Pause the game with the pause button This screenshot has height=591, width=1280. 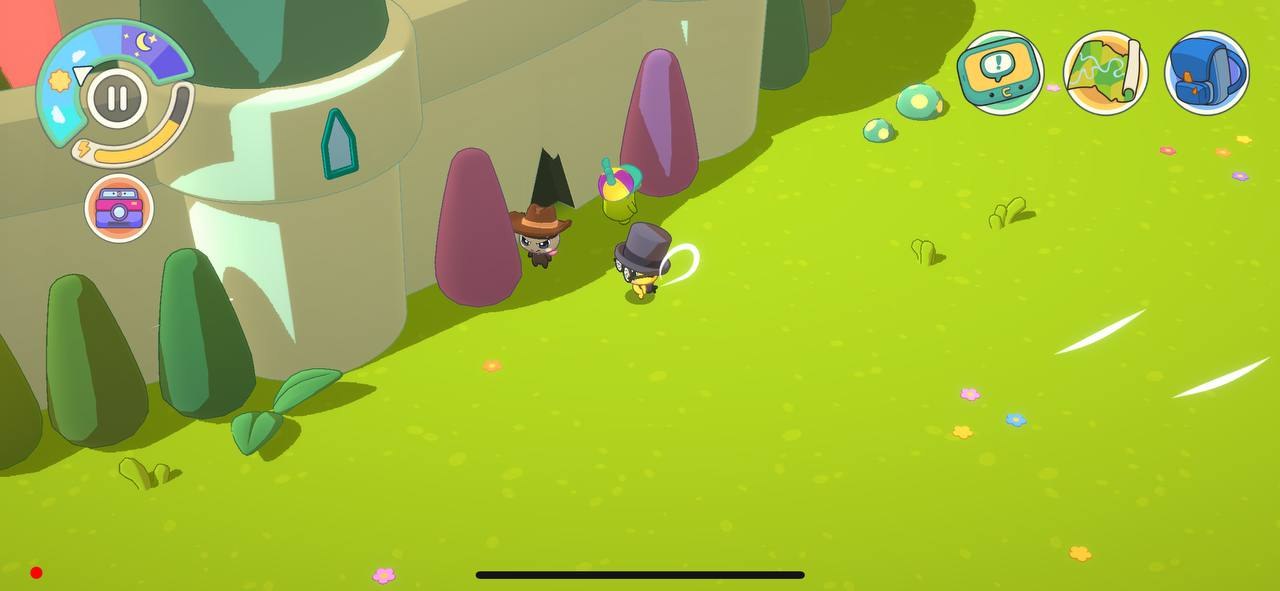pyautogui.click(x=117, y=98)
